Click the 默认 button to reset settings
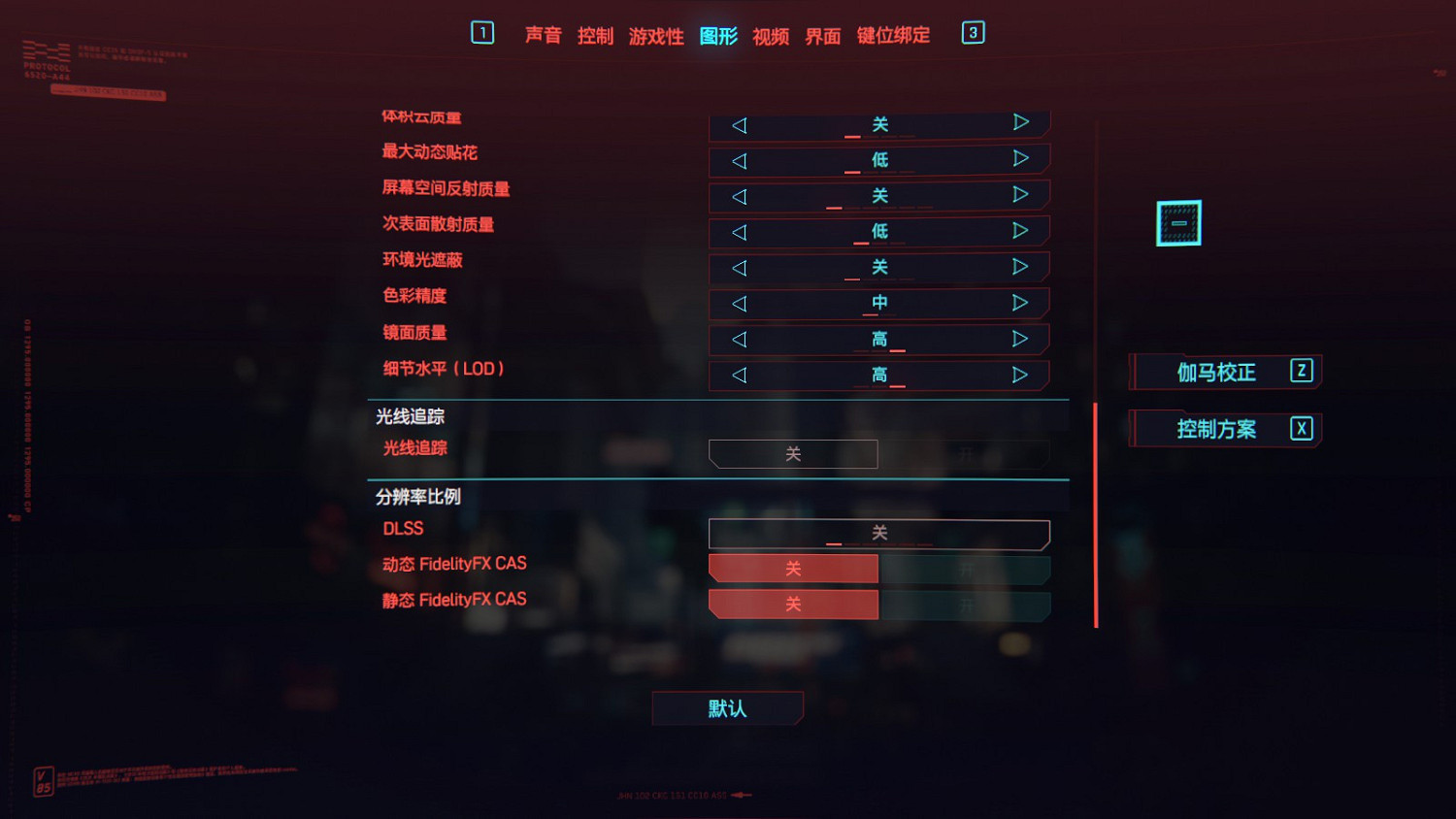The height and width of the screenshot is (819, 1456). coord(727,708)
